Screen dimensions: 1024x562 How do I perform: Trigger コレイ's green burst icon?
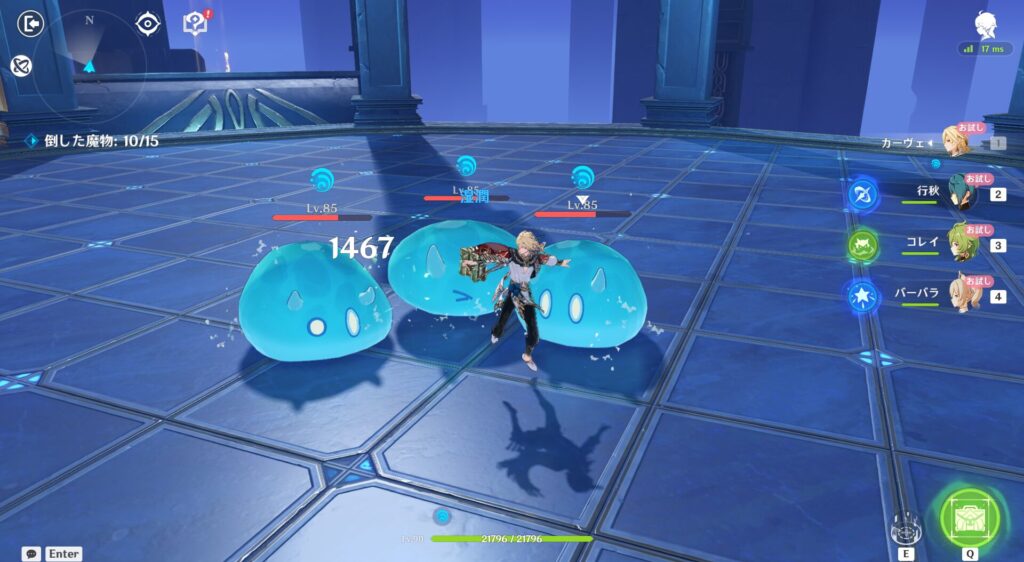862,245
